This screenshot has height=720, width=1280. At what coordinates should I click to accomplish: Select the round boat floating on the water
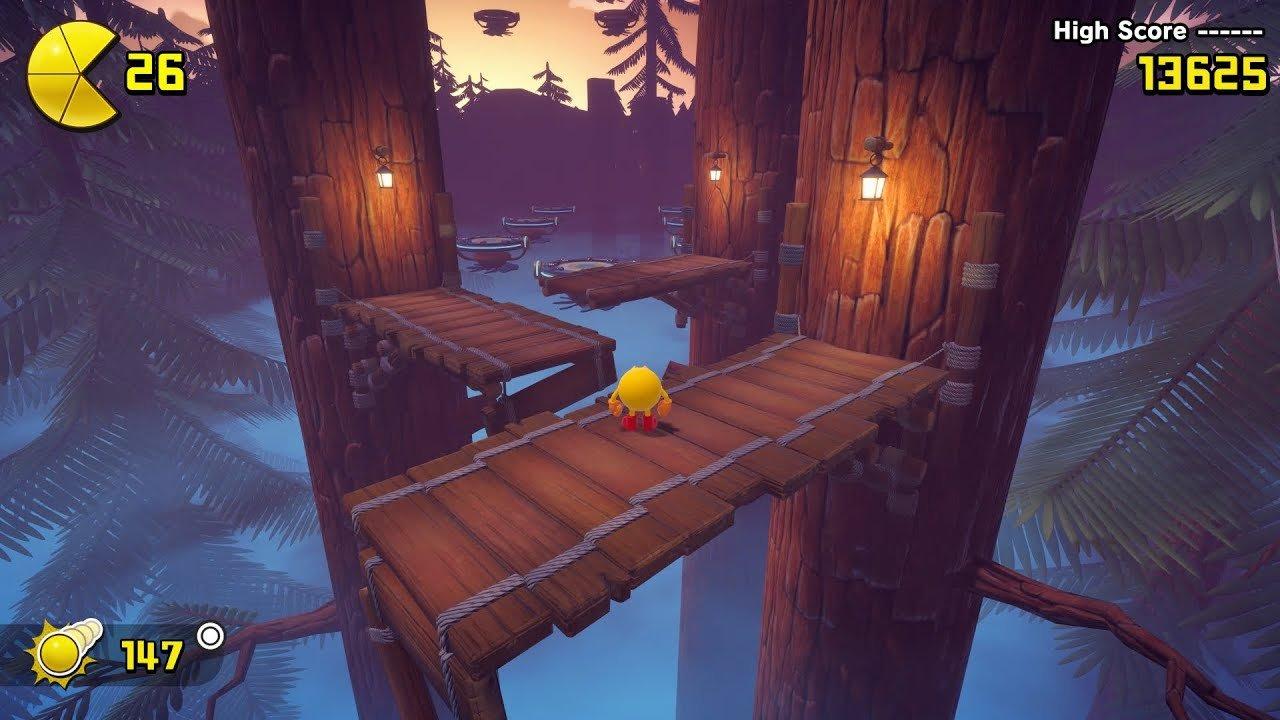[492, 250]
